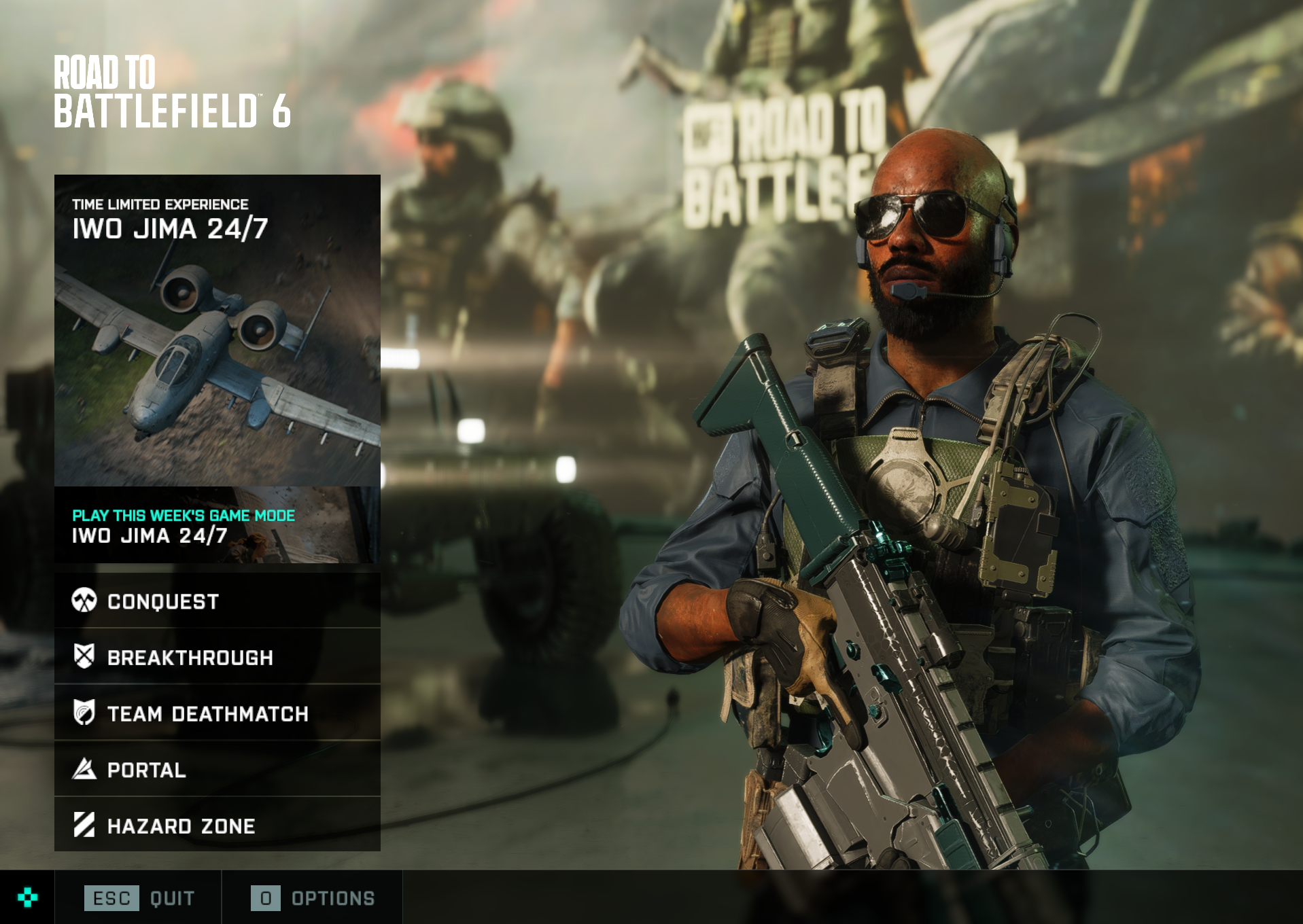Open Team Deathmatch
Viewport: 1303px width, 924px height.
[x=217, y=713]
